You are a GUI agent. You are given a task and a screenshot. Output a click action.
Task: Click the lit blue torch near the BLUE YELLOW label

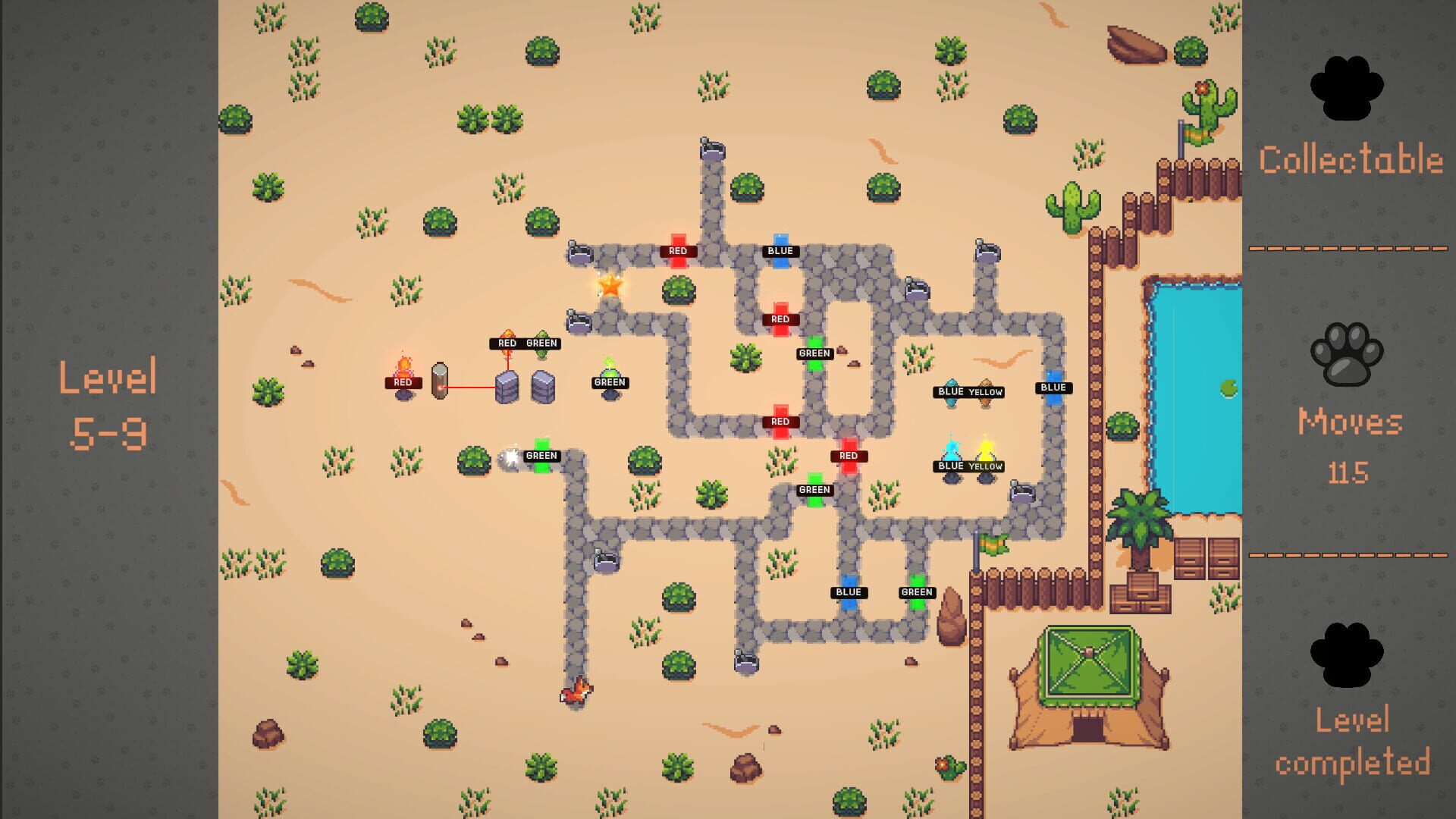(x=951, y=450)
